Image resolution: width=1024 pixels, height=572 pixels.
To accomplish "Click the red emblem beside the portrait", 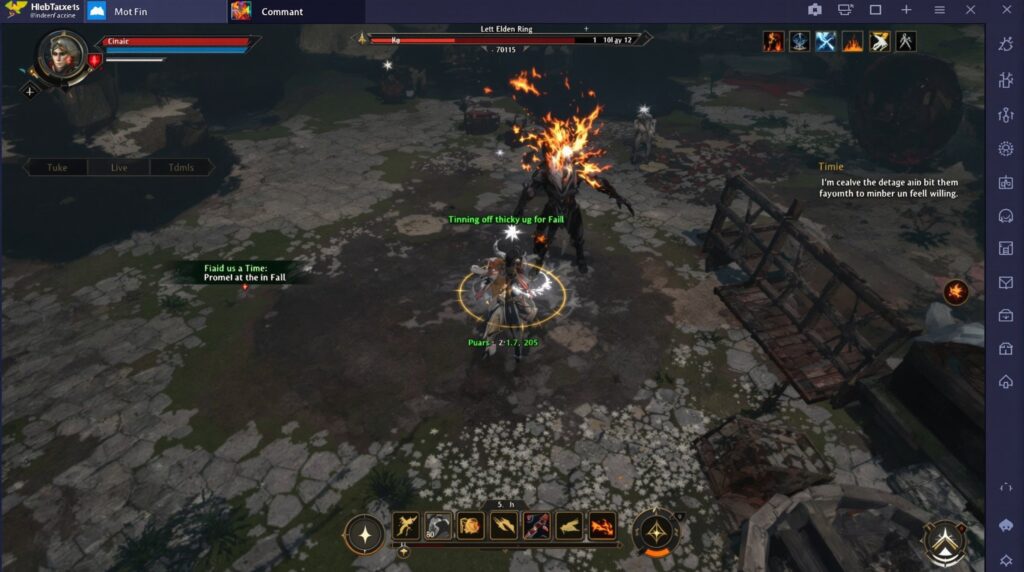I will click(95, 61).
